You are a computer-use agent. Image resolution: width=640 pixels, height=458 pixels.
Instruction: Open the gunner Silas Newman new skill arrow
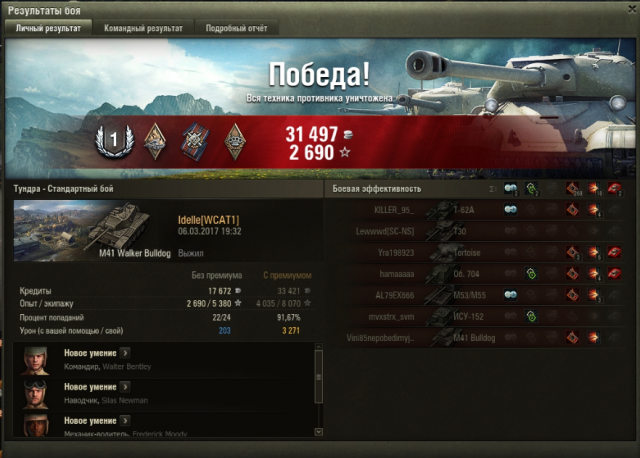[124, 386]
